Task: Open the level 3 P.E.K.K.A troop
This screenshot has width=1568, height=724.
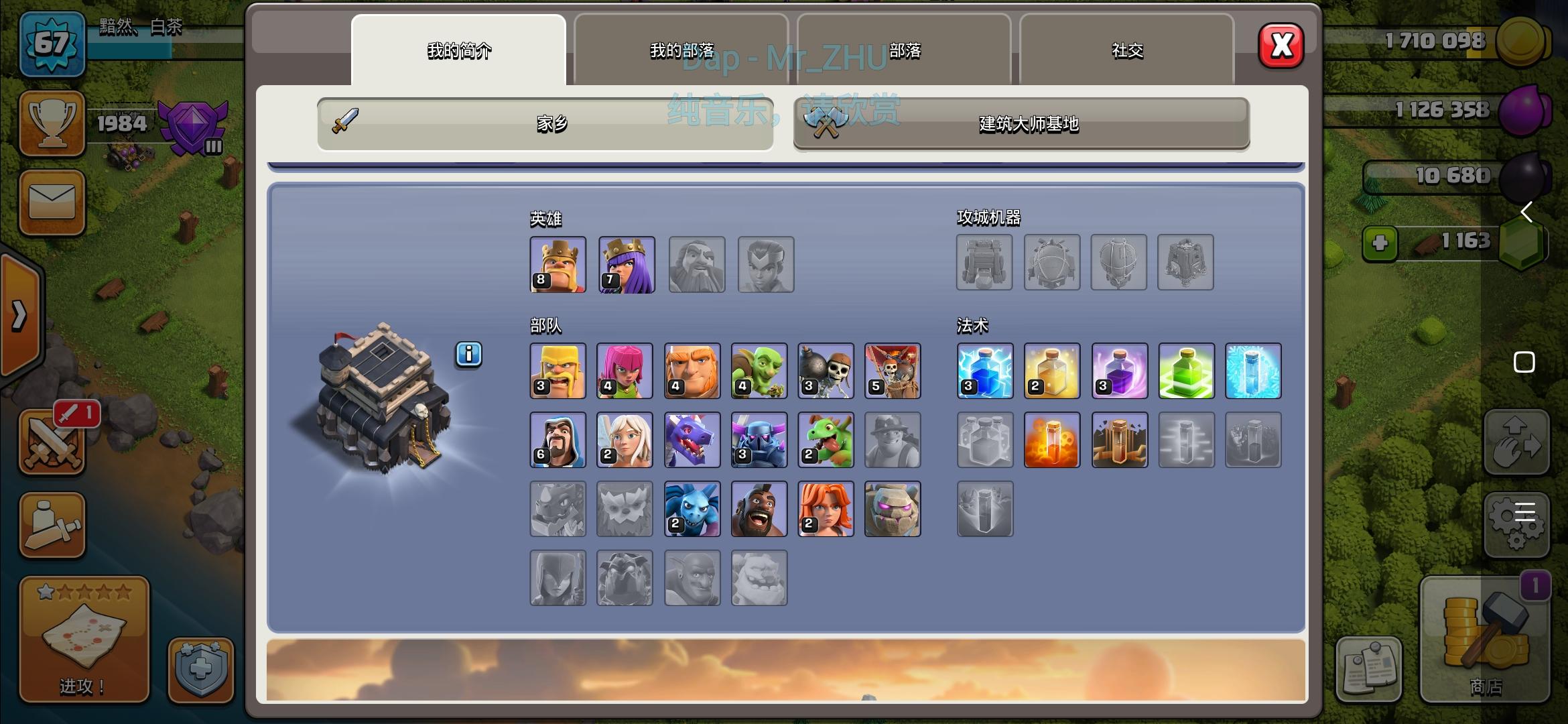Action: point(759,440)
